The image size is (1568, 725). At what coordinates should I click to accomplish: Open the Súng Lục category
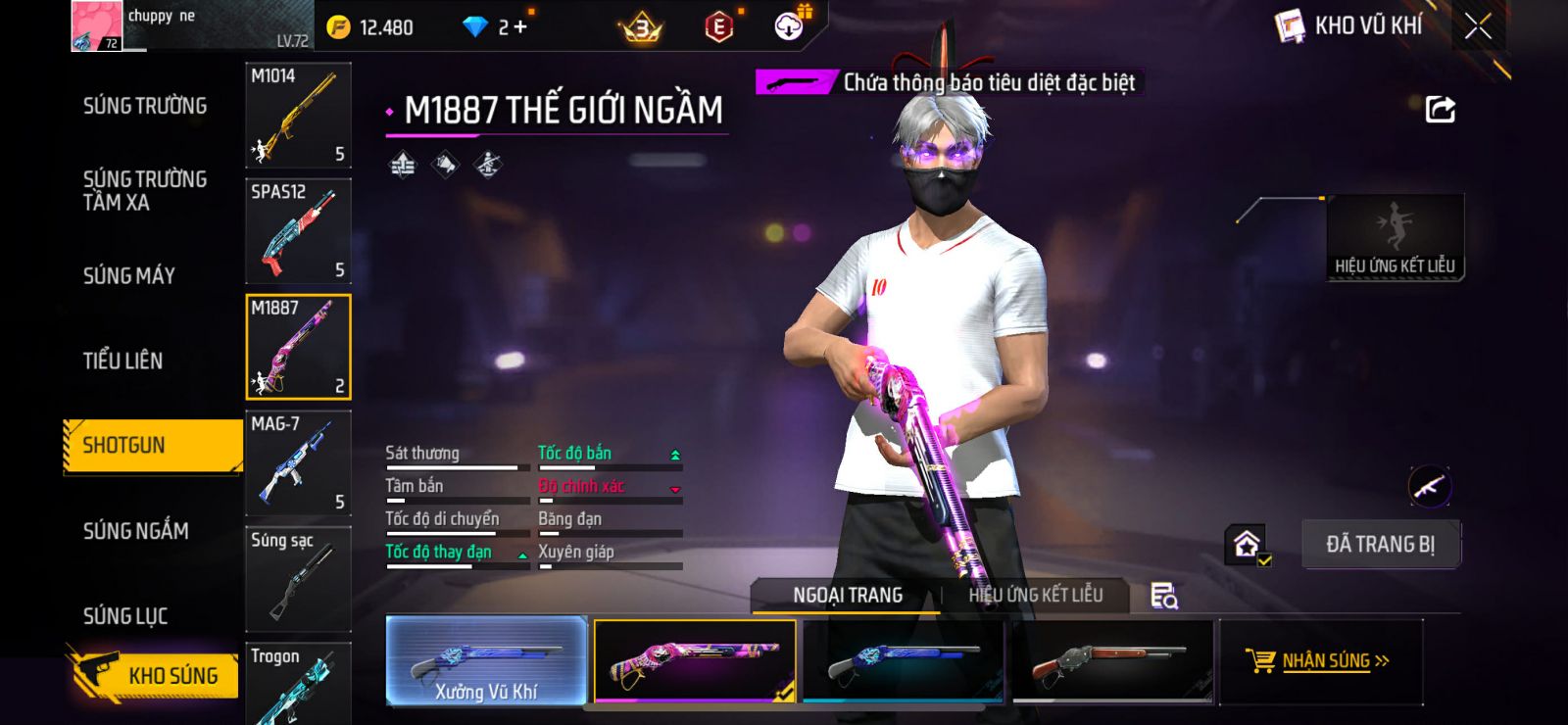[x=125, y=616]
